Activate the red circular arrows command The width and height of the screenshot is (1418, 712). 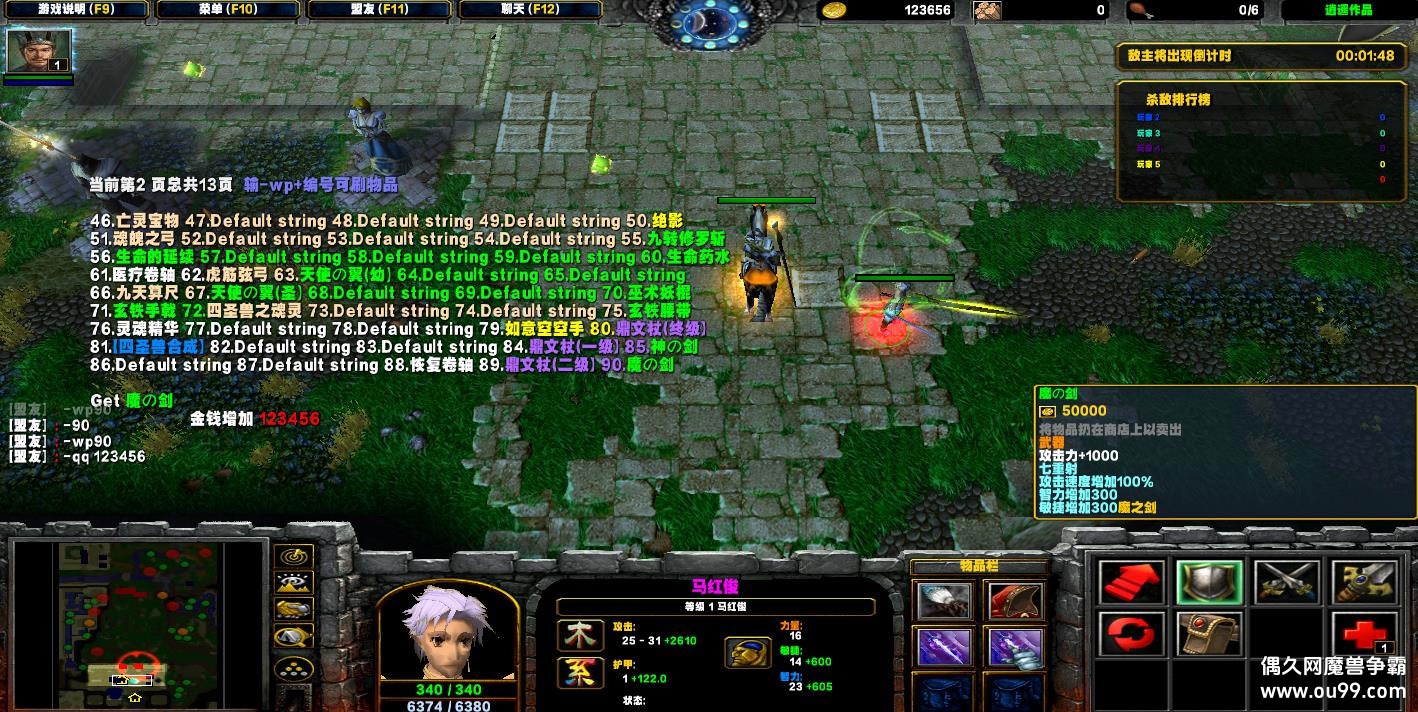click(1131, 634)
